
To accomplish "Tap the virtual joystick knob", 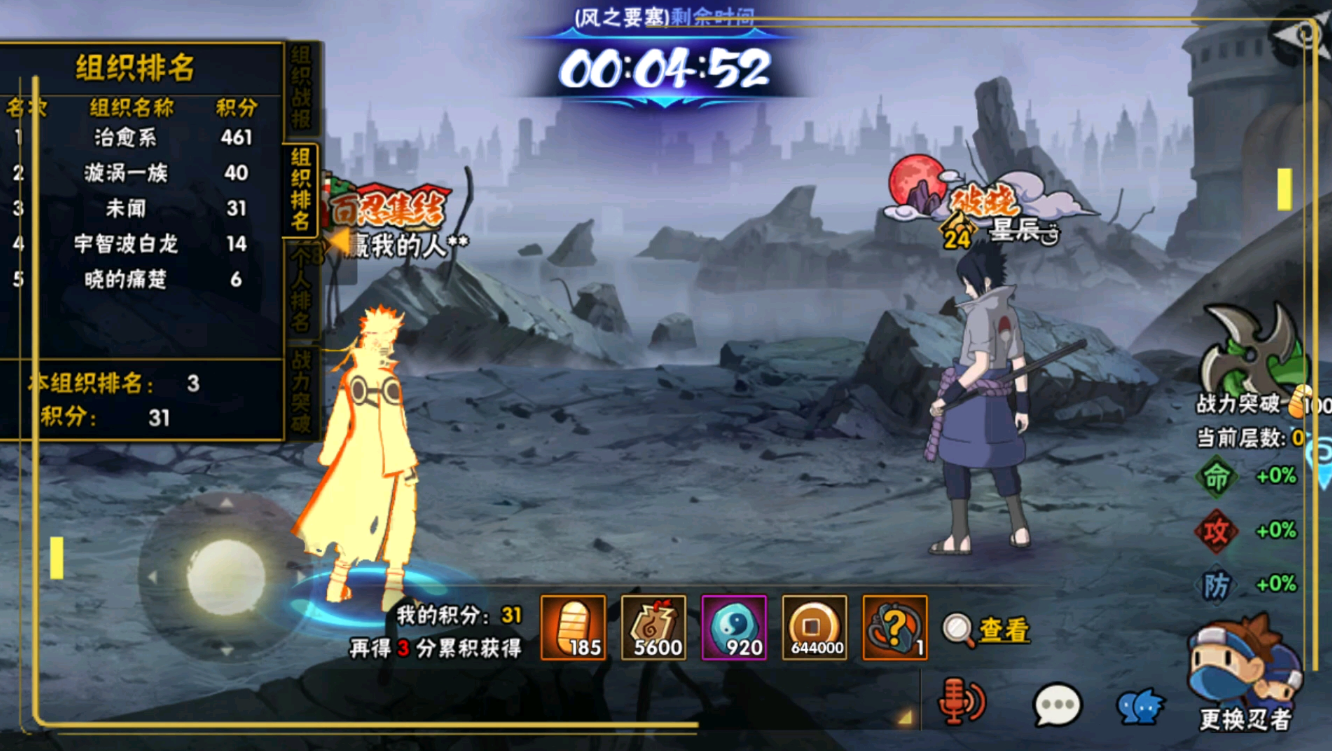I will (226, 577).
